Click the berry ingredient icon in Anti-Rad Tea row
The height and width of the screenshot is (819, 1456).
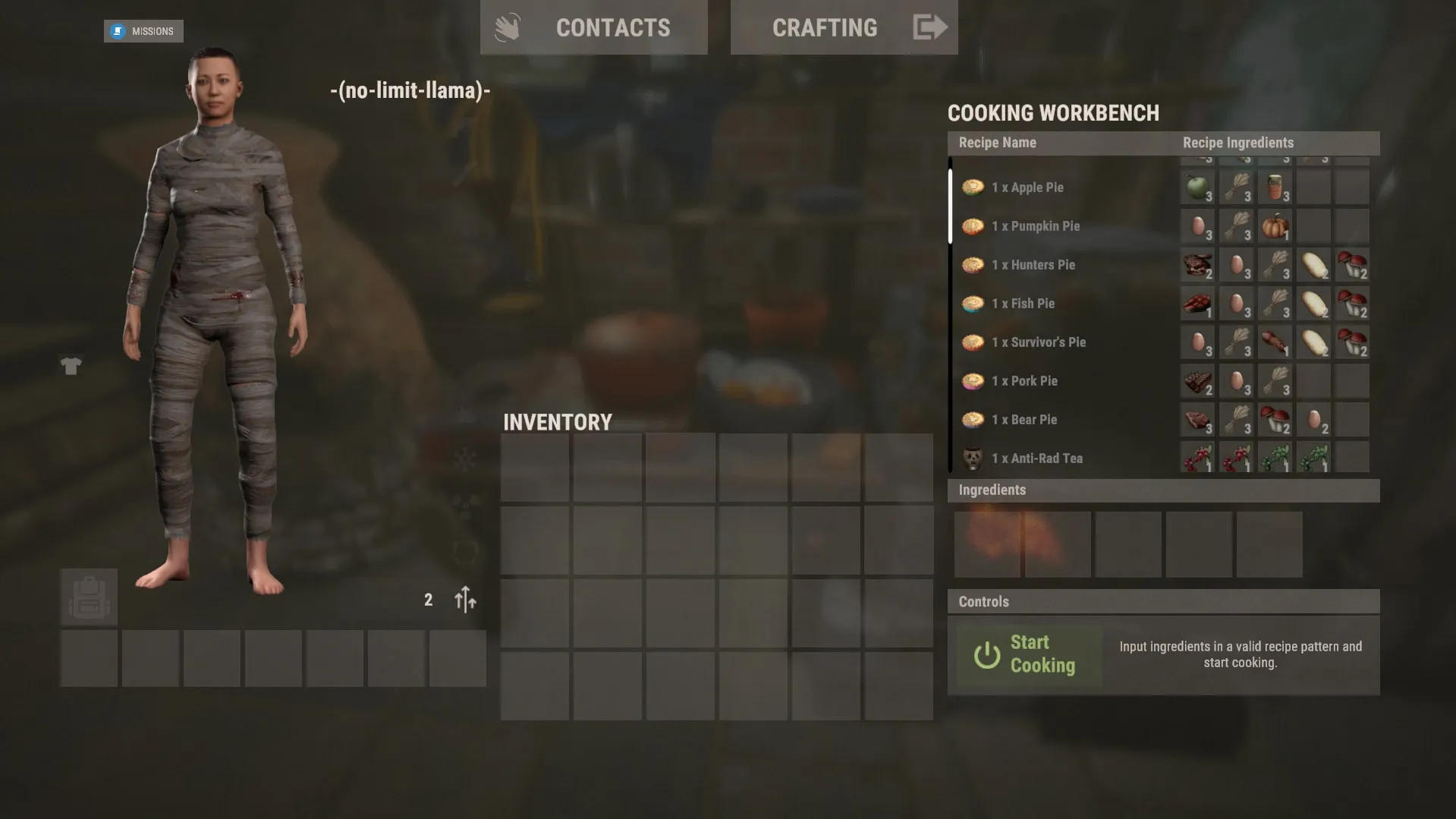click(1197, 458)
